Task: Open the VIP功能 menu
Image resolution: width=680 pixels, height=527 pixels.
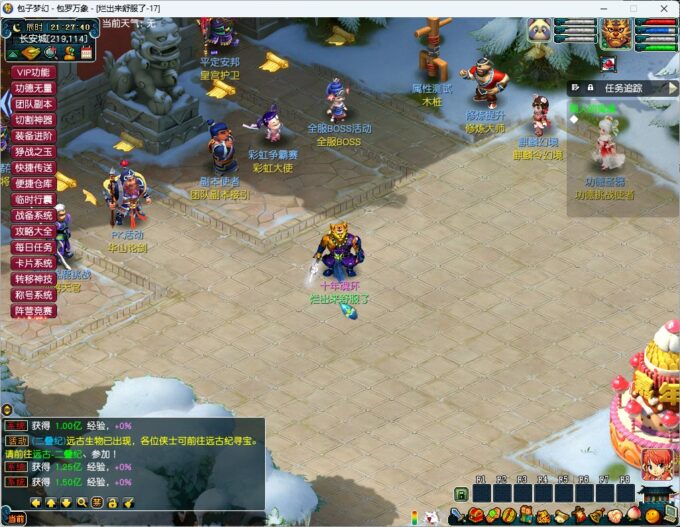Action: [32, 72]
